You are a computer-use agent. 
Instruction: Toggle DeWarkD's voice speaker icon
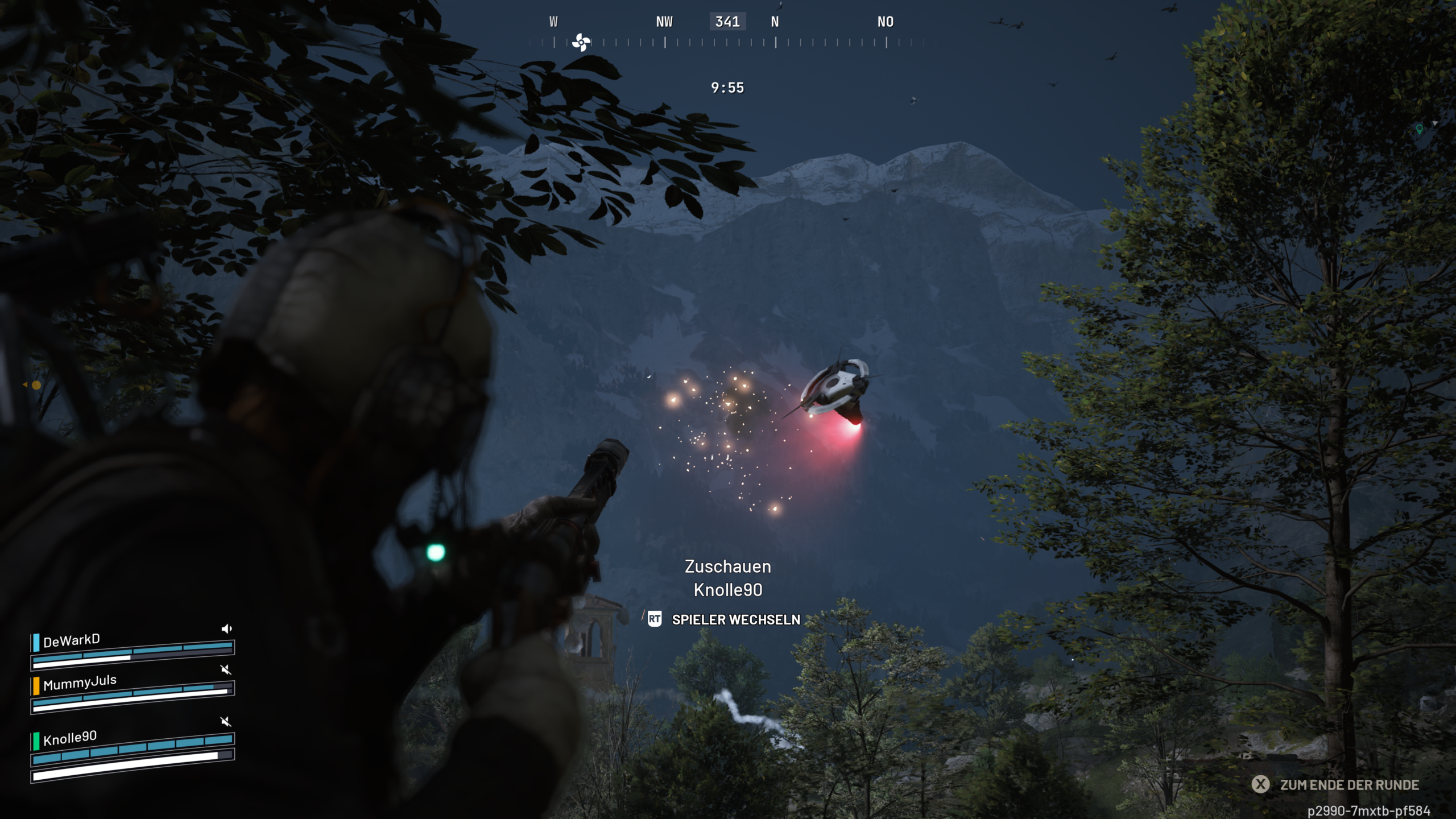[226, 628]
